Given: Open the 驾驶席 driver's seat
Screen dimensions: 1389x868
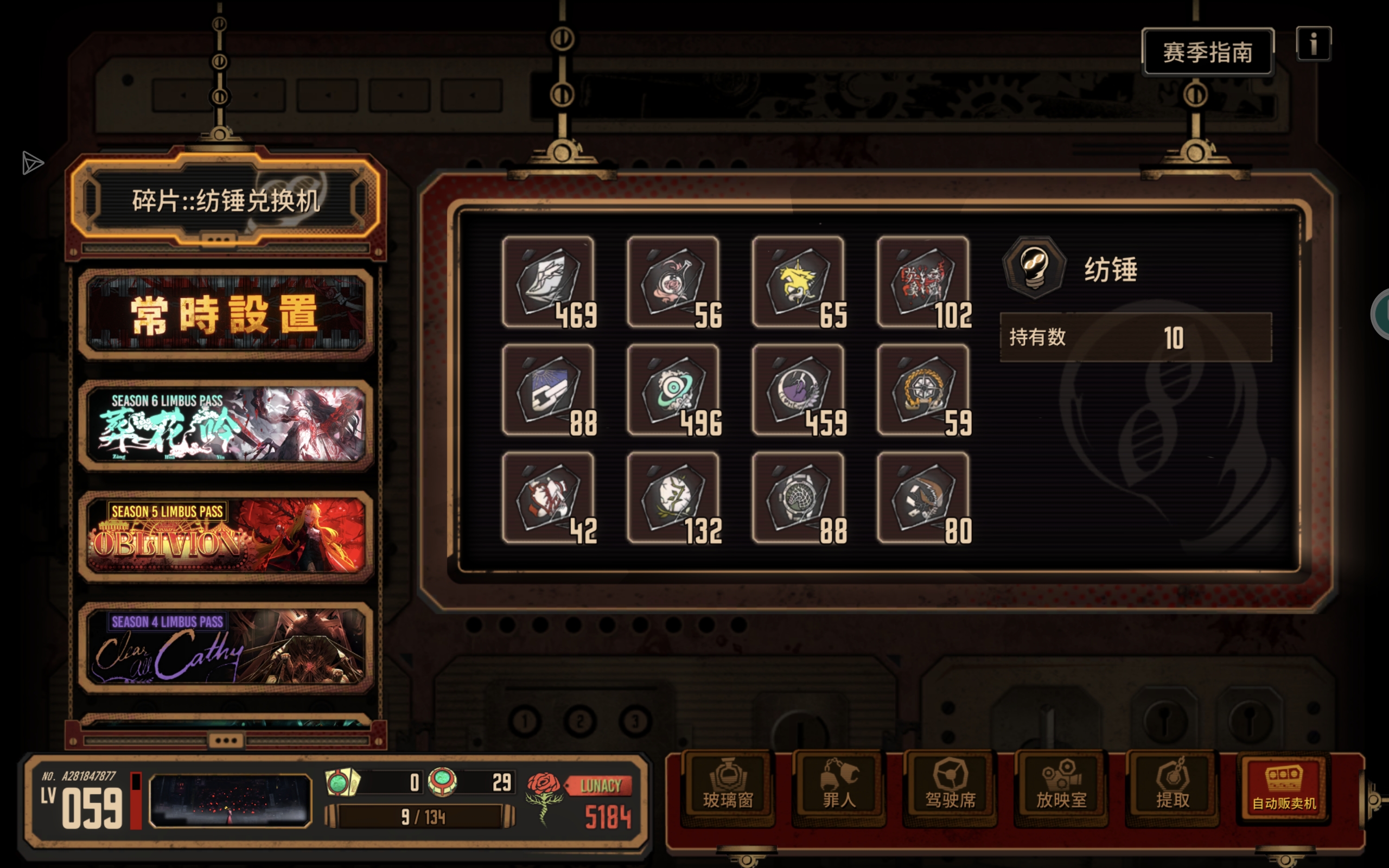Looking at the screenshot, I should point(950,787).
